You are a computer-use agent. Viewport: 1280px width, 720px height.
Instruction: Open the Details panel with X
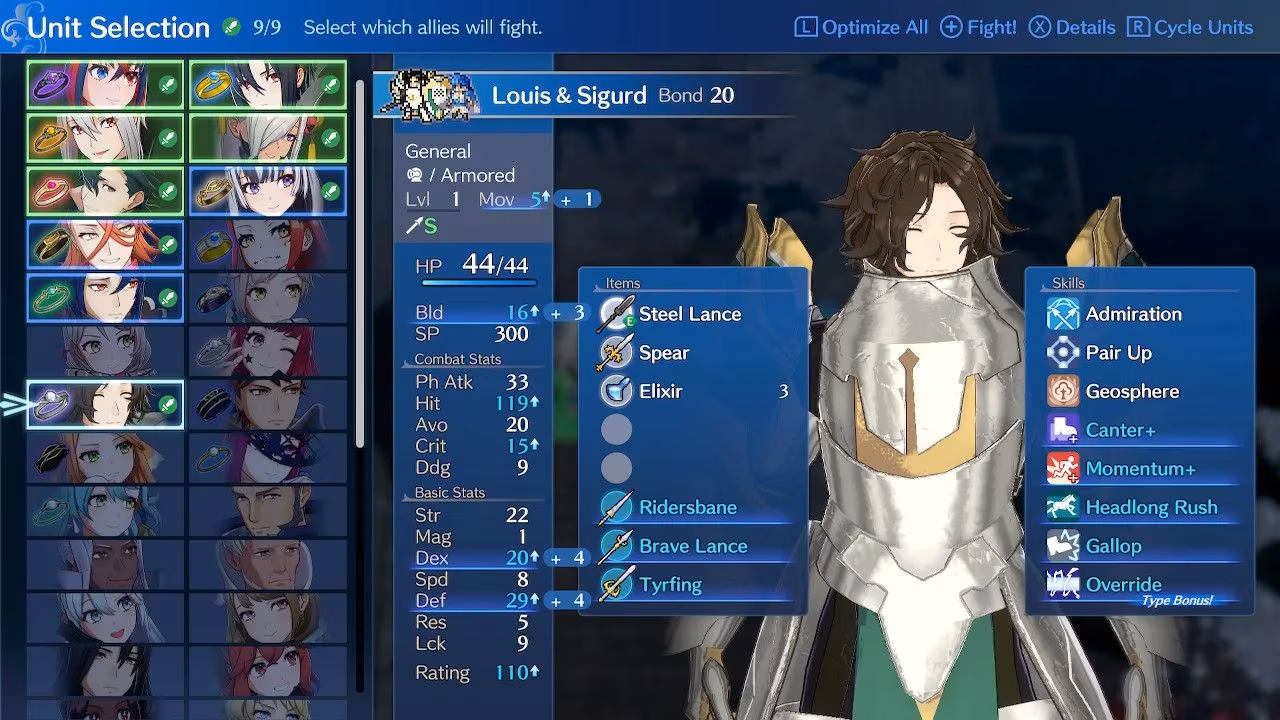coord(1072,27)
